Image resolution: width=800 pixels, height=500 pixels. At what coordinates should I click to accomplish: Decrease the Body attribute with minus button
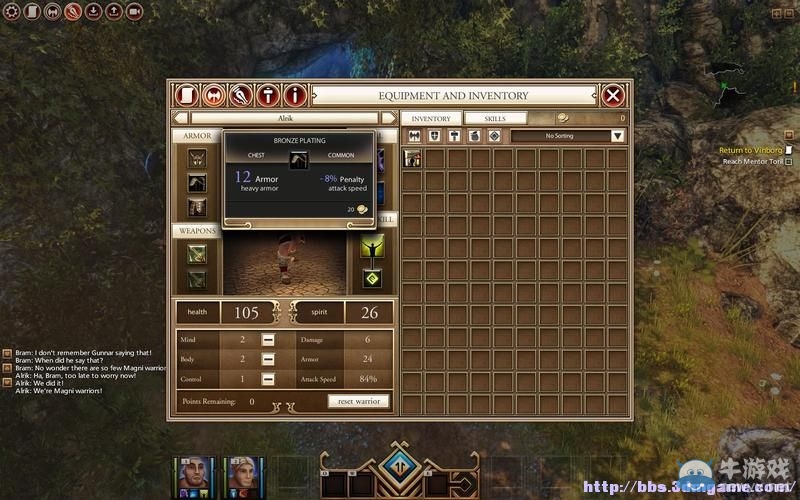tap(268, 360)
